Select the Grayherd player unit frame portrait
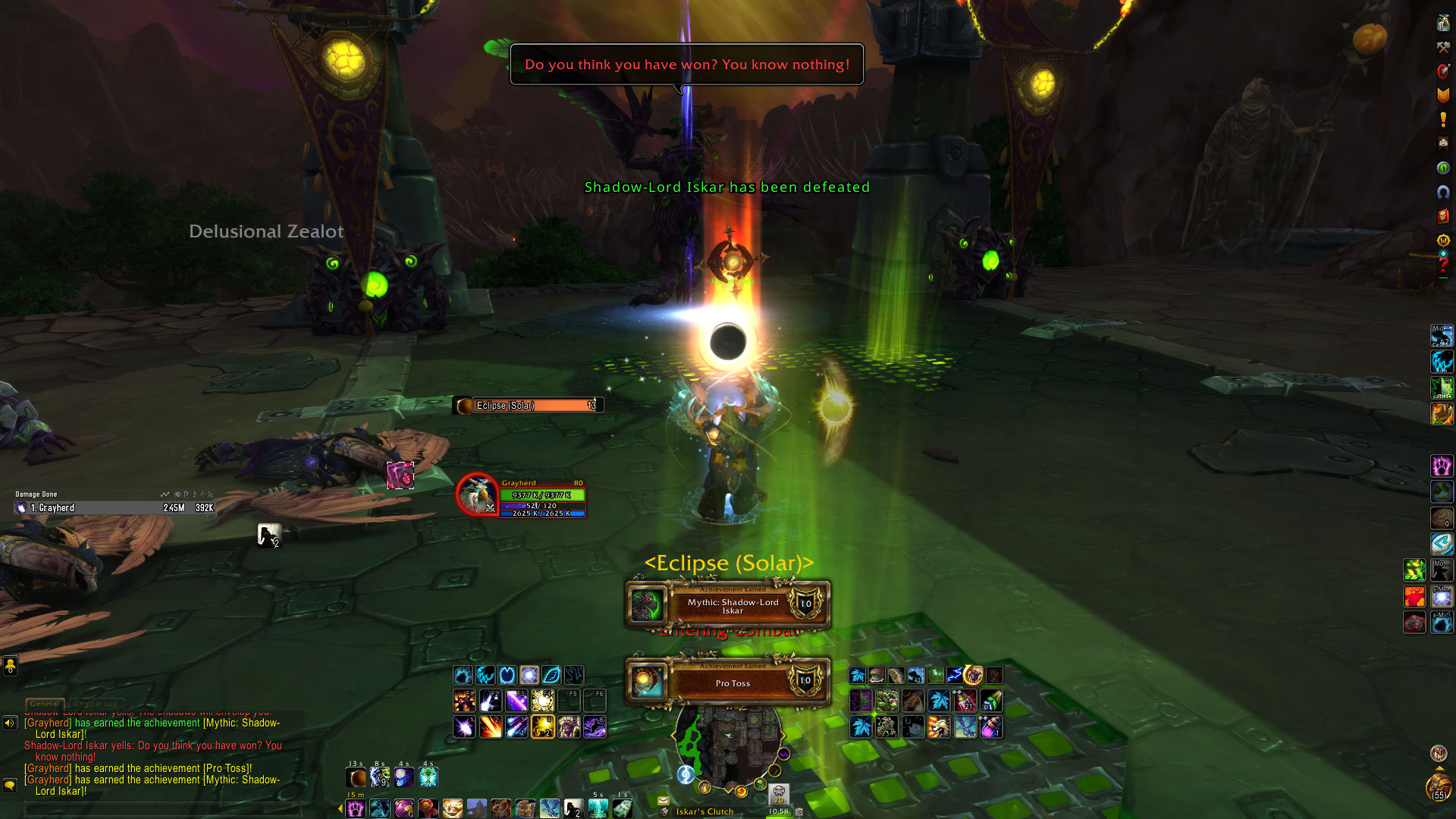1456x819 pixels. click(477, 494)
